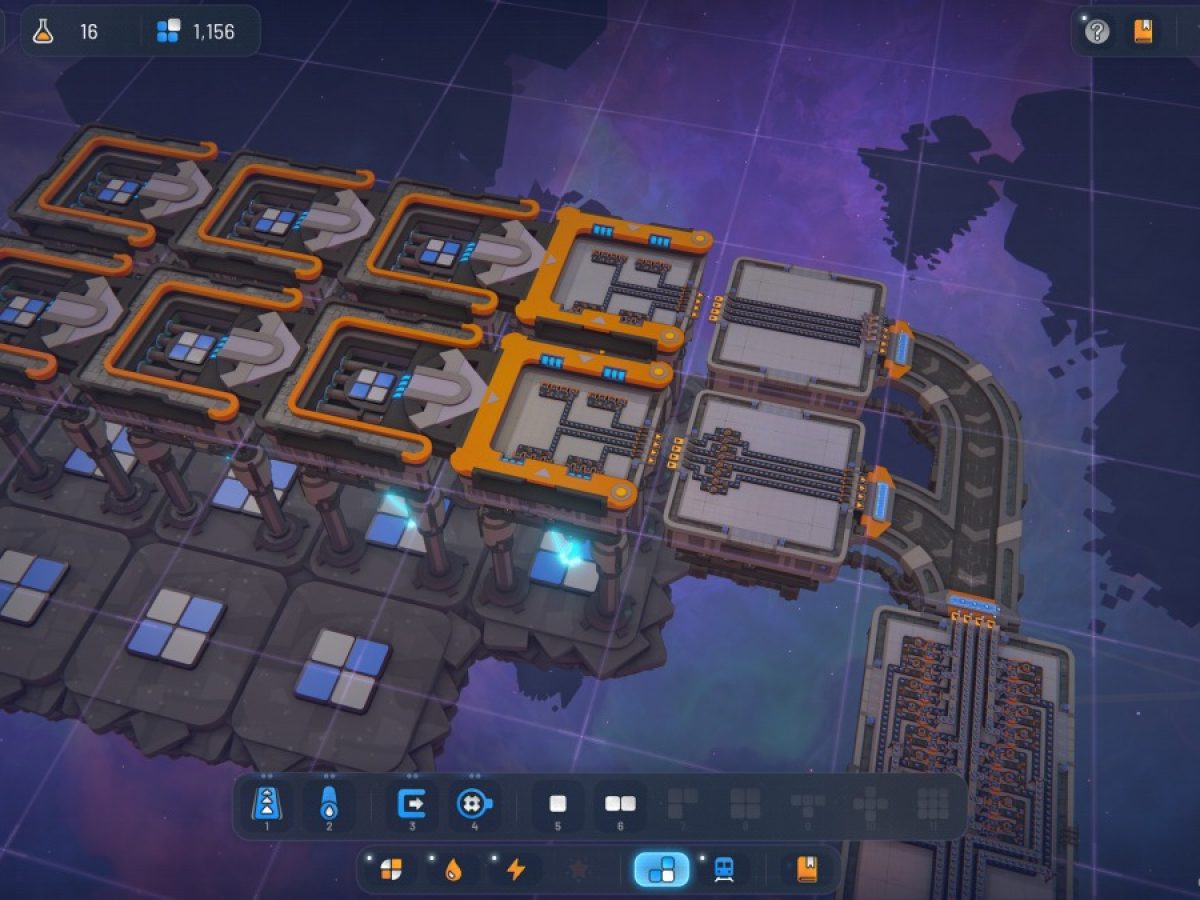Open the question mark help button
The width and height of the screenshot is (1200, 900).
click(1097, 32)
